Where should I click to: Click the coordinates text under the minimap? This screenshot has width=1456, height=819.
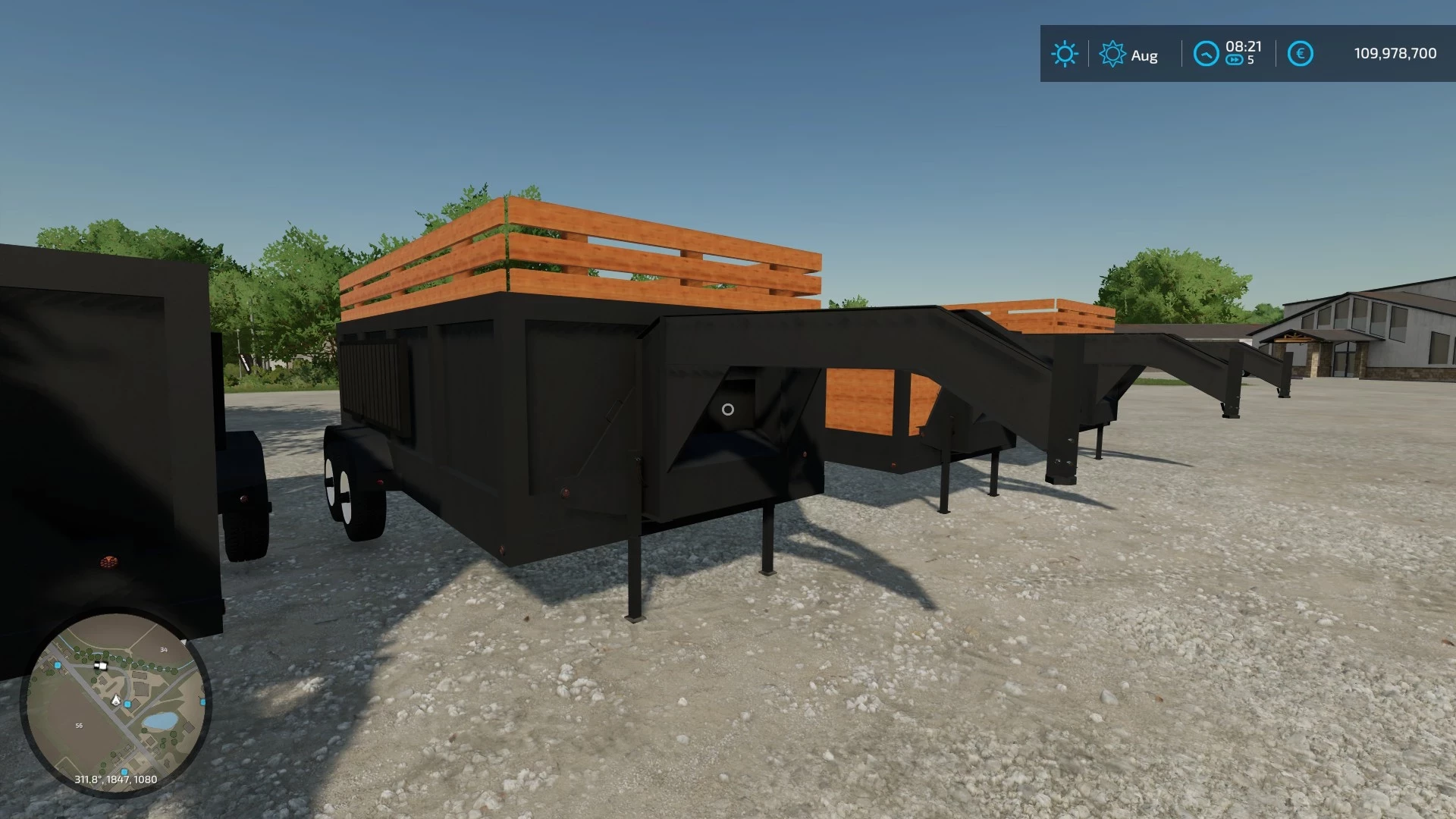coord(115,780)
